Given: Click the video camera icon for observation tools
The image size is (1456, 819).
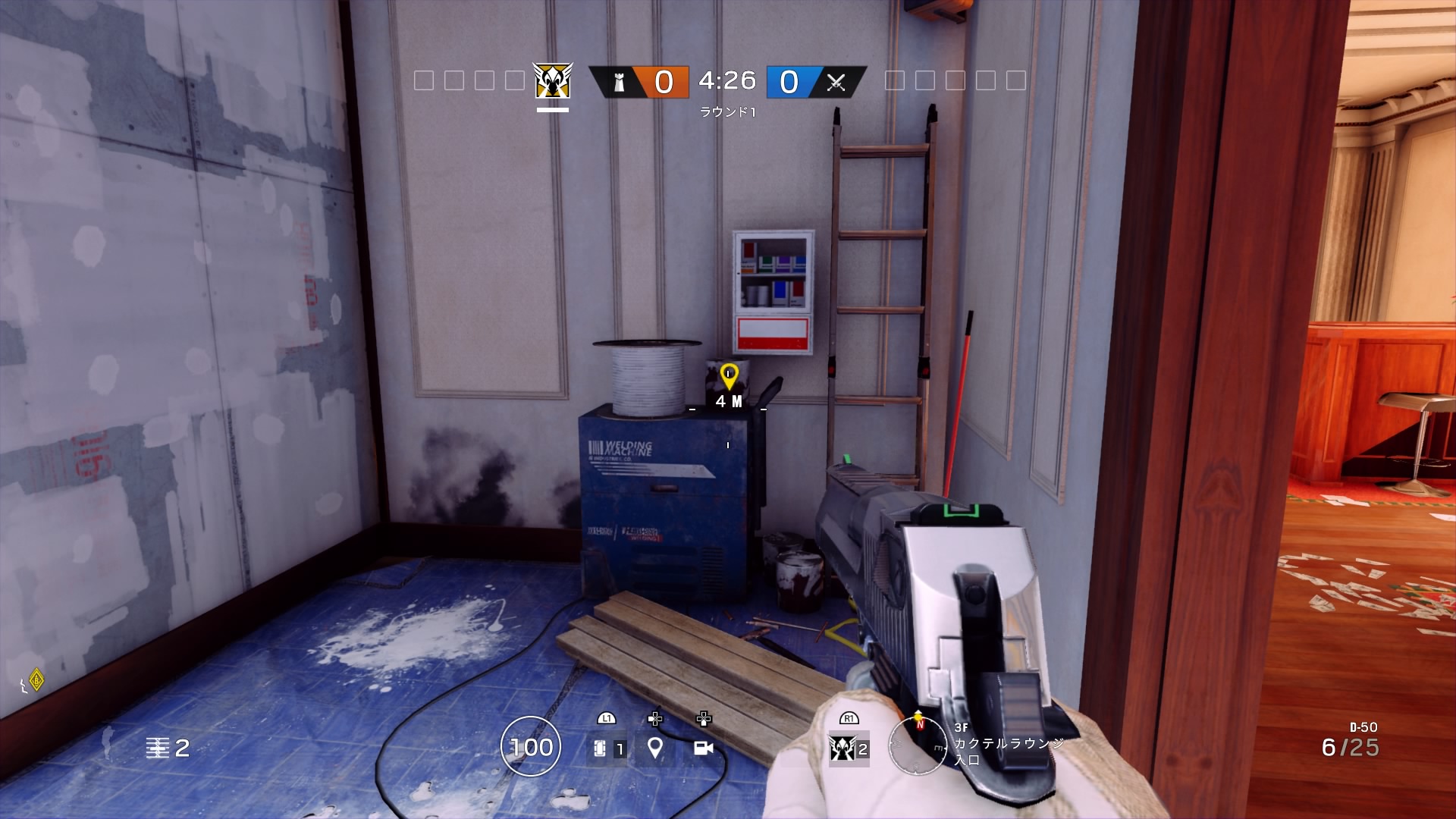Looking at the screenshot, I should (x=704, y=748).
